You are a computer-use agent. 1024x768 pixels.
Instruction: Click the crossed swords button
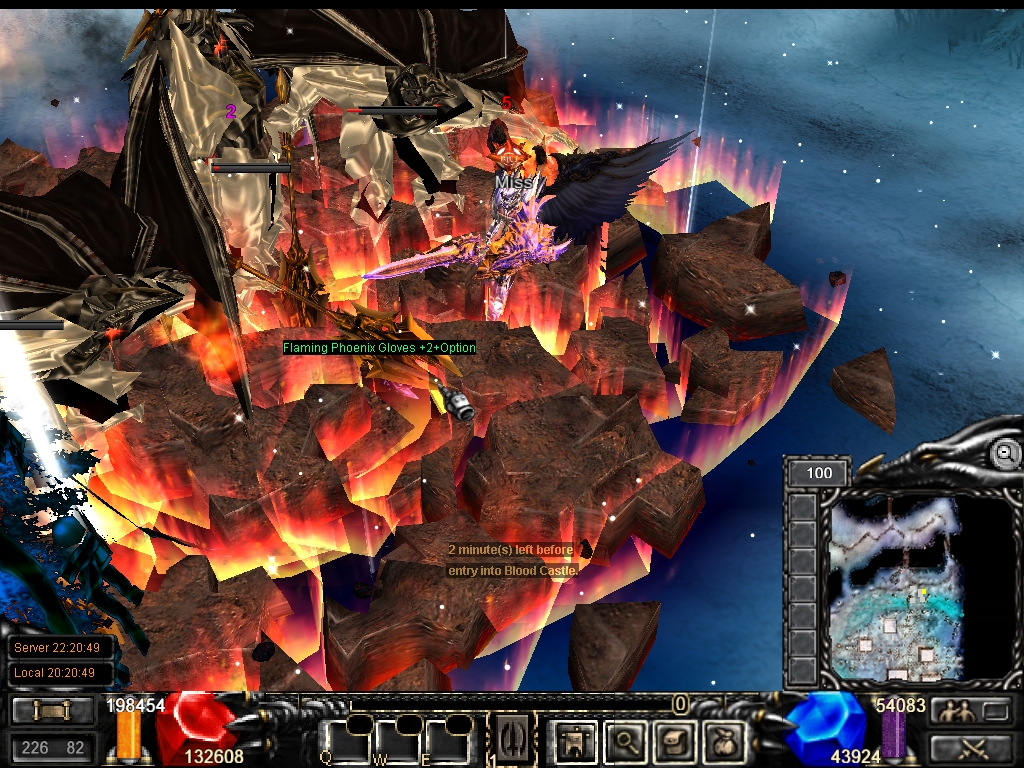click(970, 747)
